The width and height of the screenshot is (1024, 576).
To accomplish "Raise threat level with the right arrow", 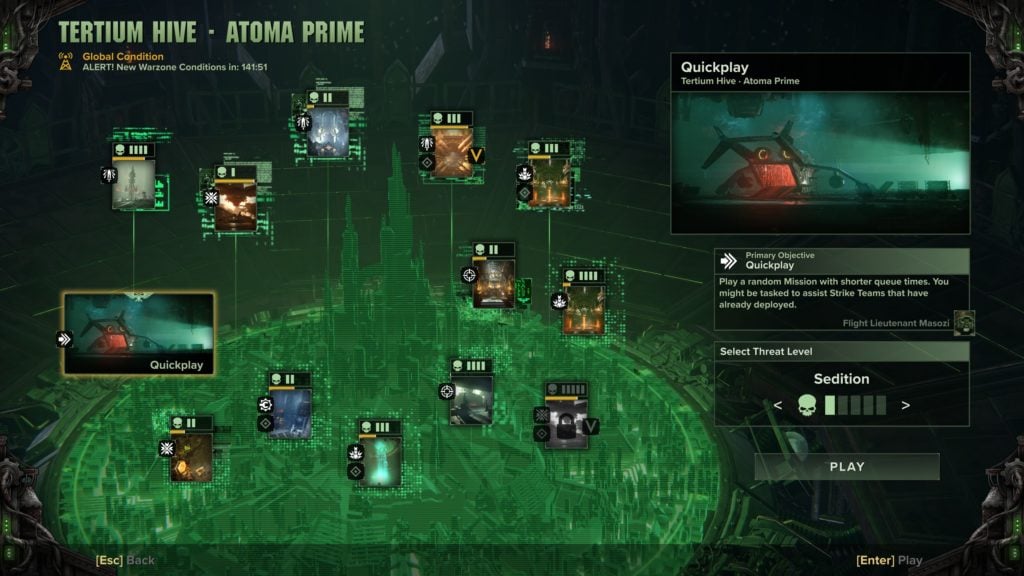I will pyautogui.click(x=905, y=405).
